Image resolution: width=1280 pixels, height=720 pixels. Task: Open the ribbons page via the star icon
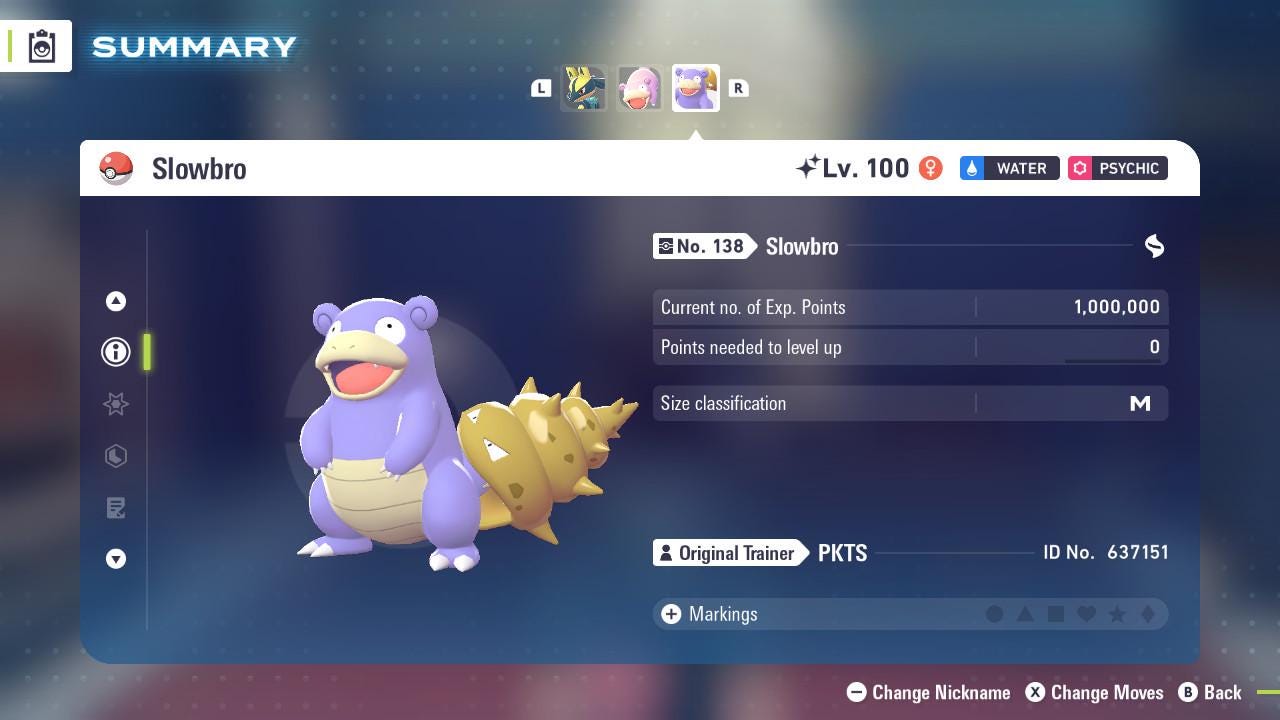116,404
